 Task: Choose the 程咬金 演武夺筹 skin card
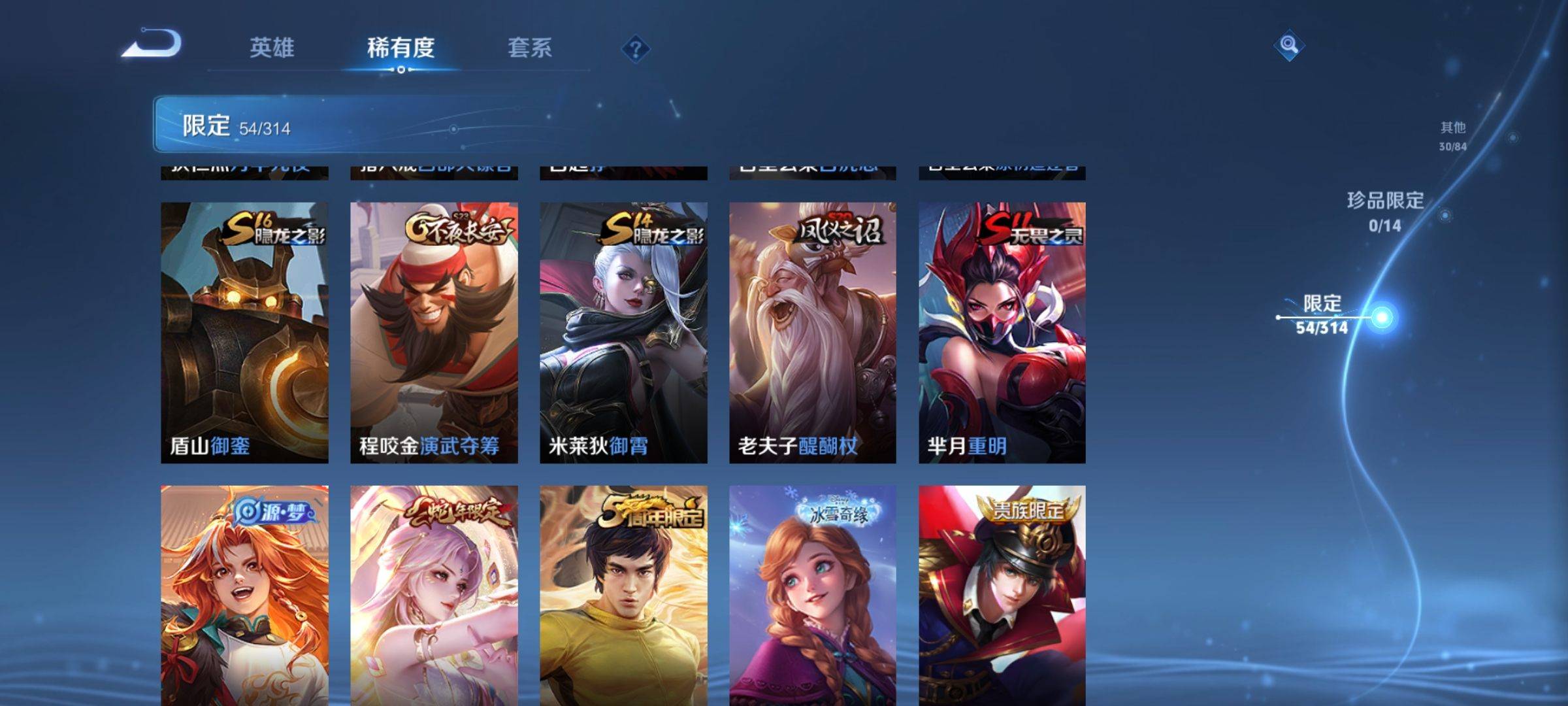pos(434,332)
